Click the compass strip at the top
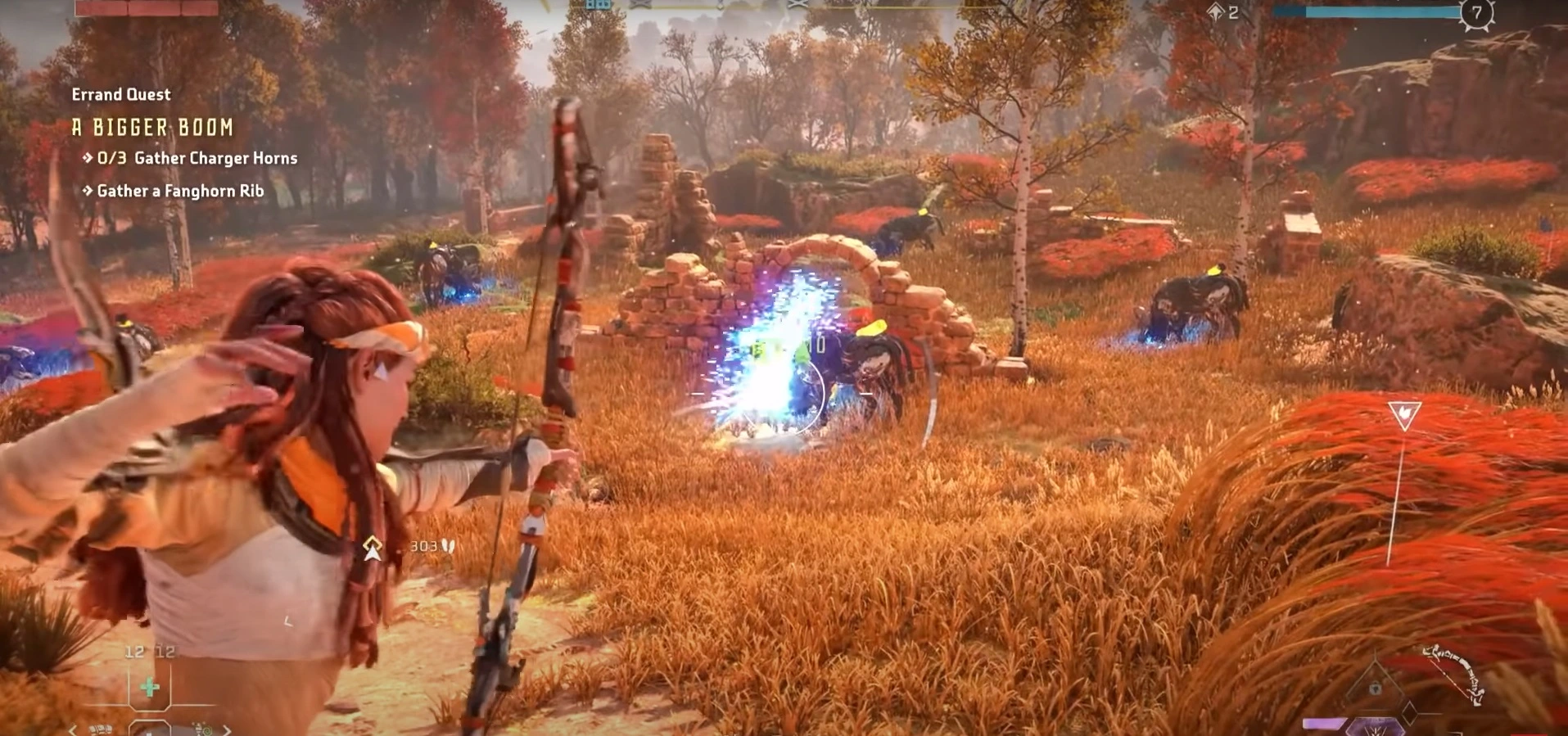The width and height of the screenshot is (1568, 736). 770,5
